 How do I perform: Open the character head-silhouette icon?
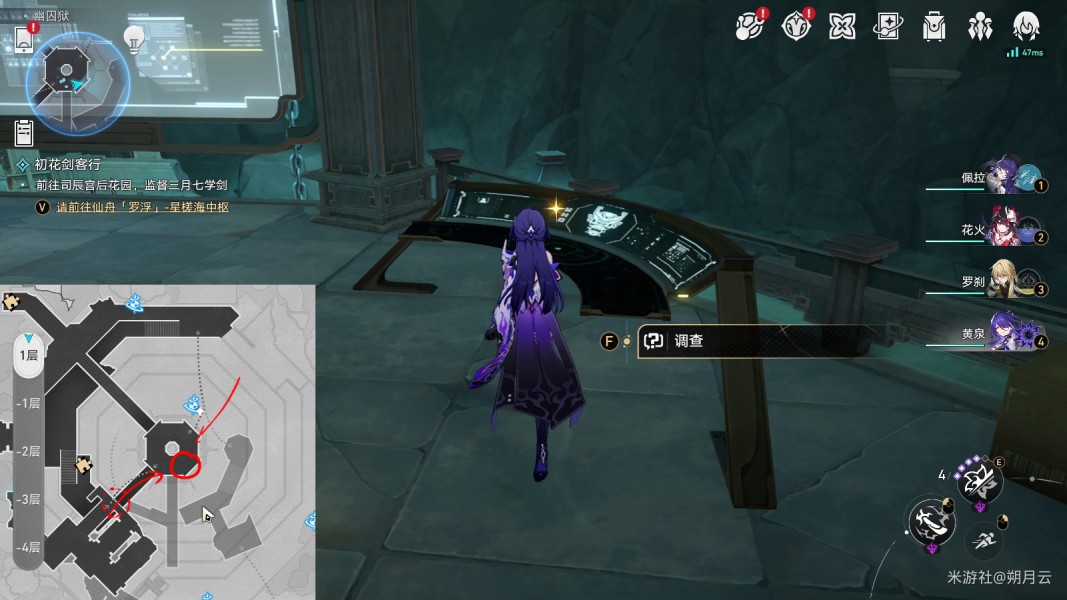pos(1026,26)
